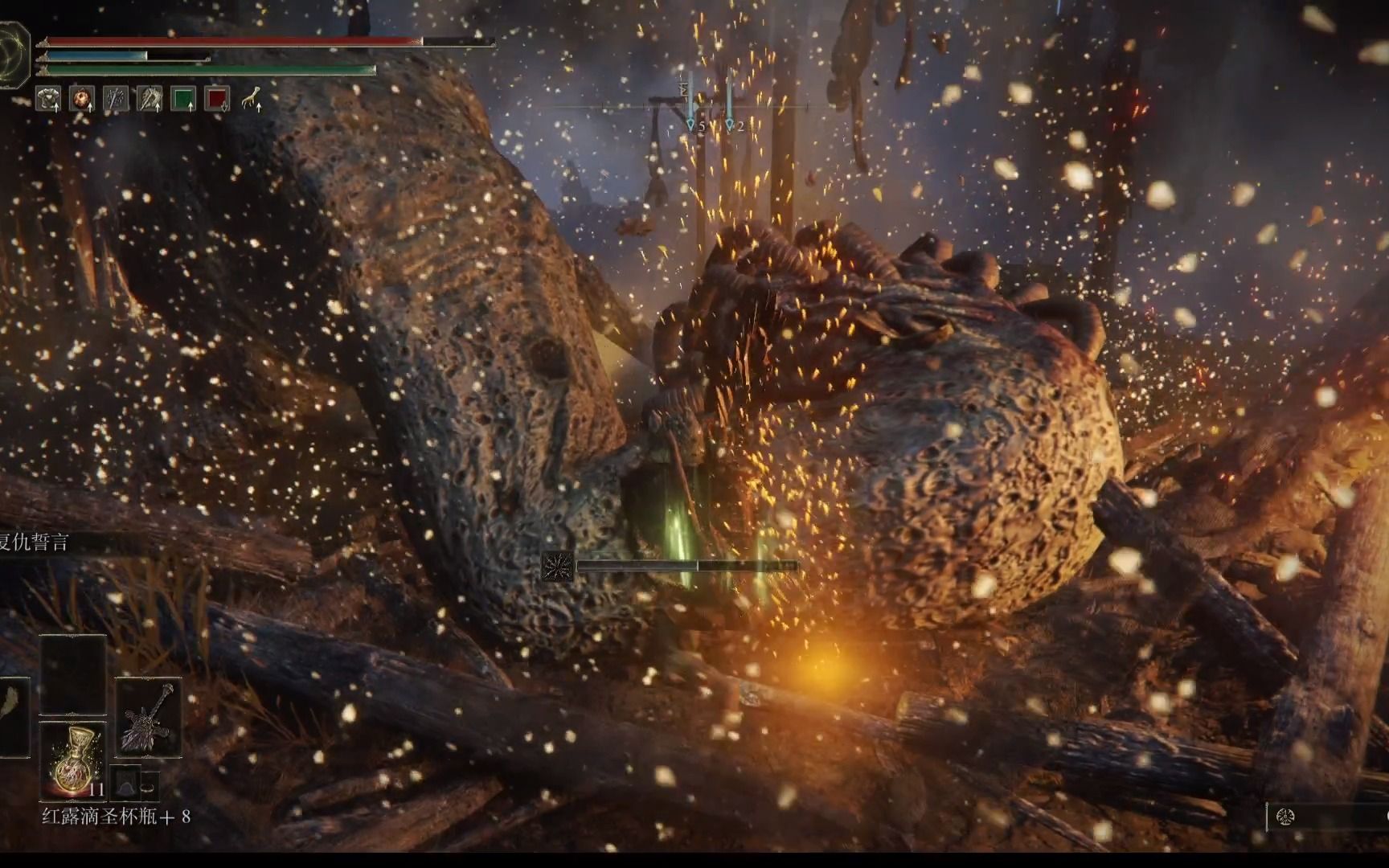
Task: Click the axe strike buff status icon
Action: 150,99
